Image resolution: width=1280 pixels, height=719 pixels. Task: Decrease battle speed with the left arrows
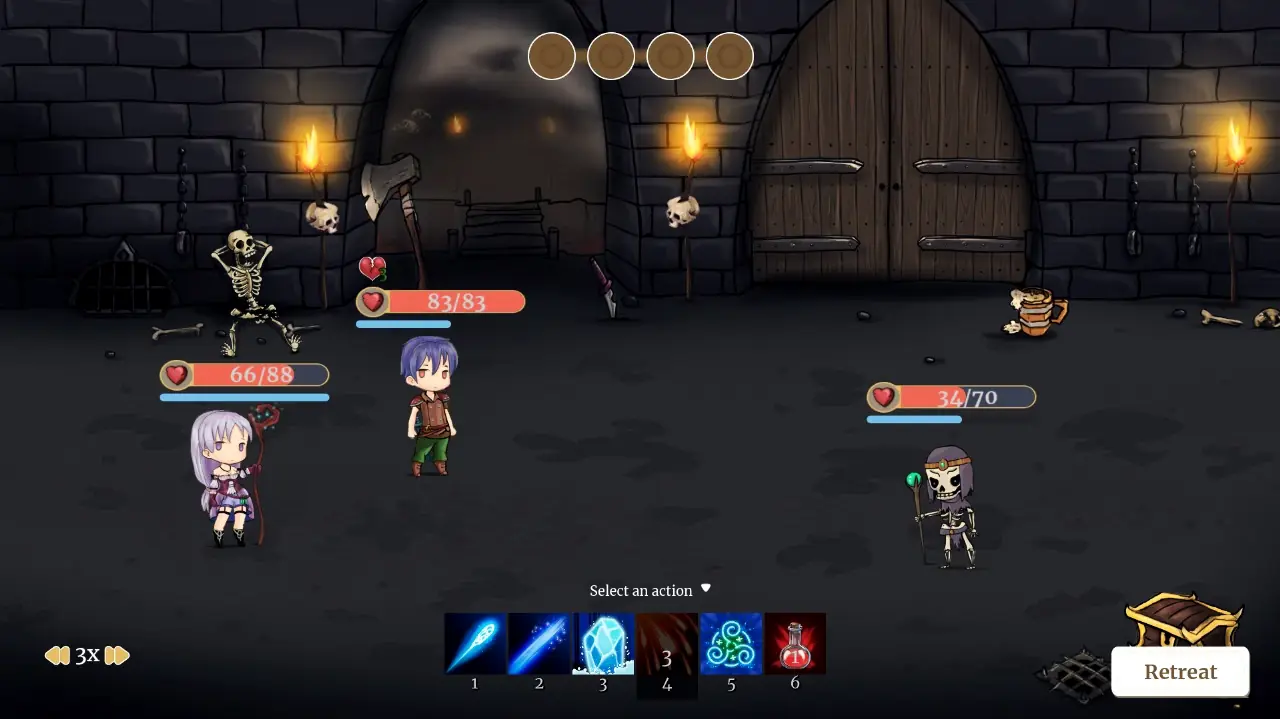(57, 656)
